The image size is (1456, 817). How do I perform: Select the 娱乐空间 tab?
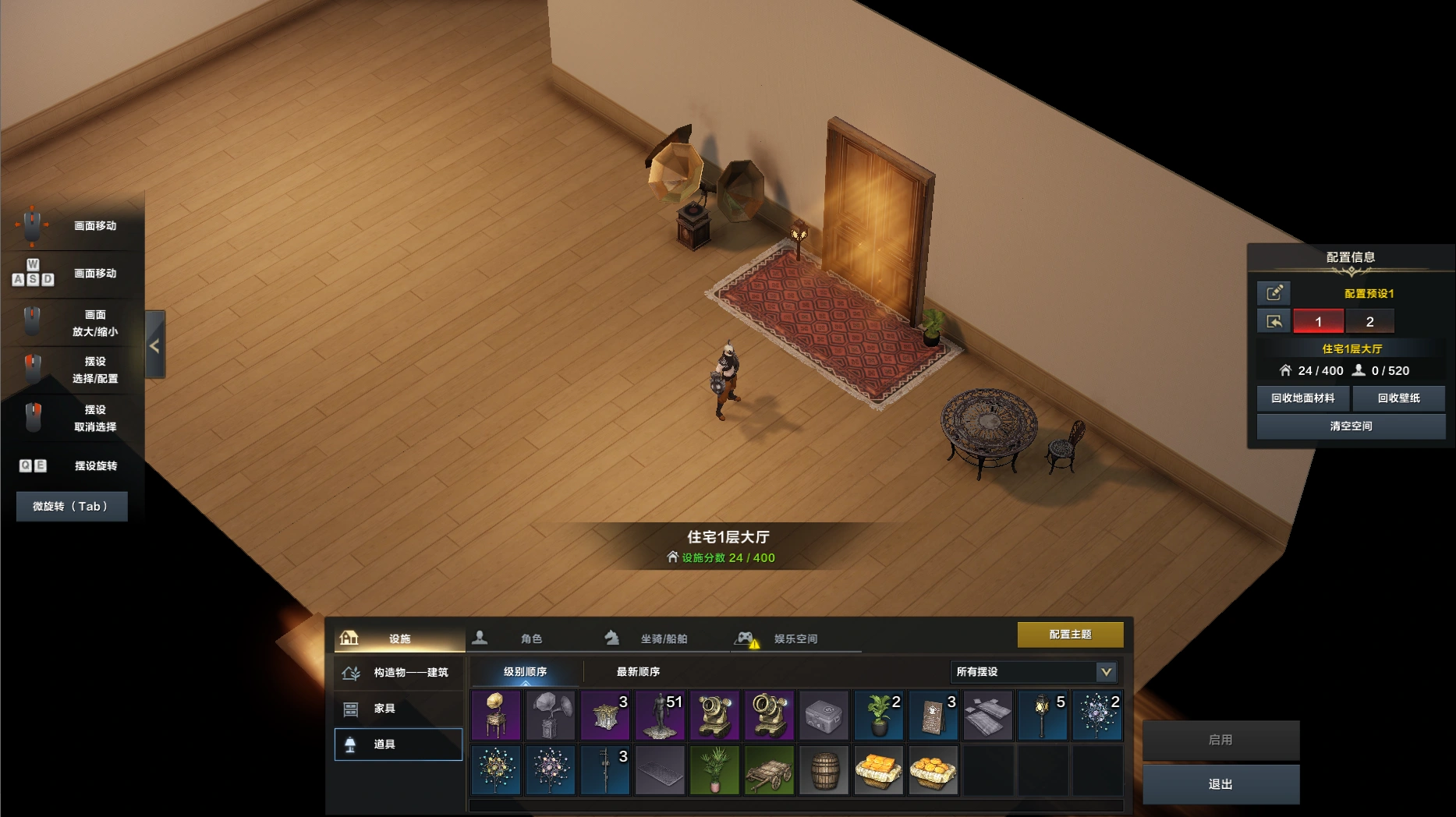tap(795, 638)
